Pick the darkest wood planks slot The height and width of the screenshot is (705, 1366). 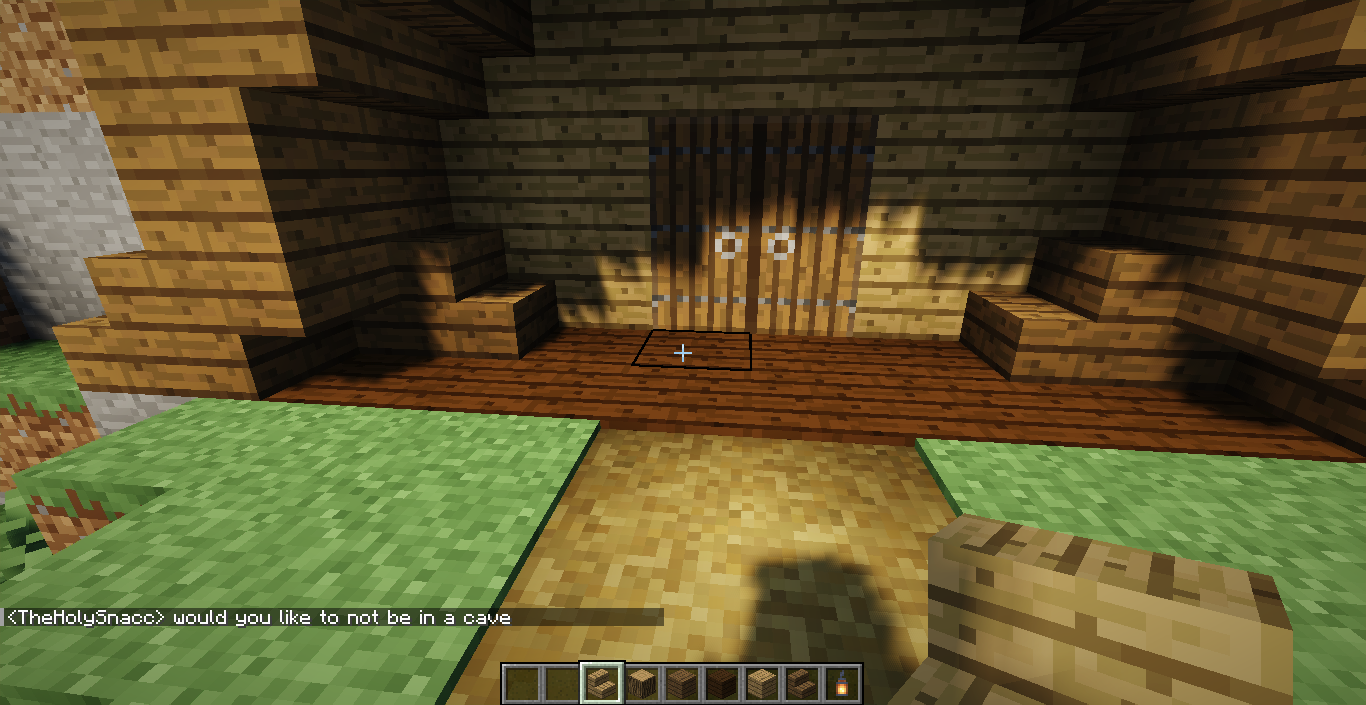722,683
